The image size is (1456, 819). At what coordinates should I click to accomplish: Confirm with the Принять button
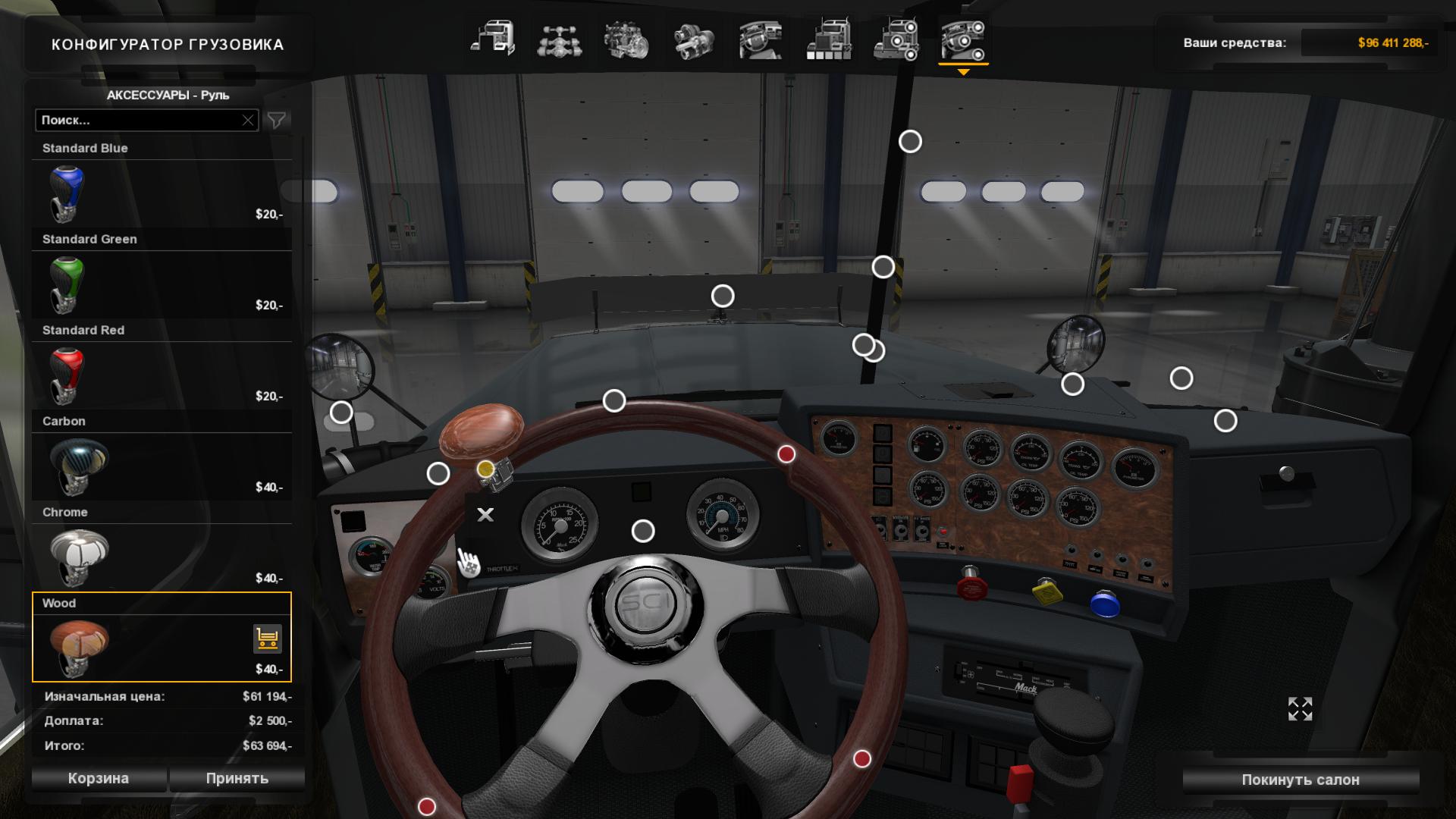[x=237, y=778]
